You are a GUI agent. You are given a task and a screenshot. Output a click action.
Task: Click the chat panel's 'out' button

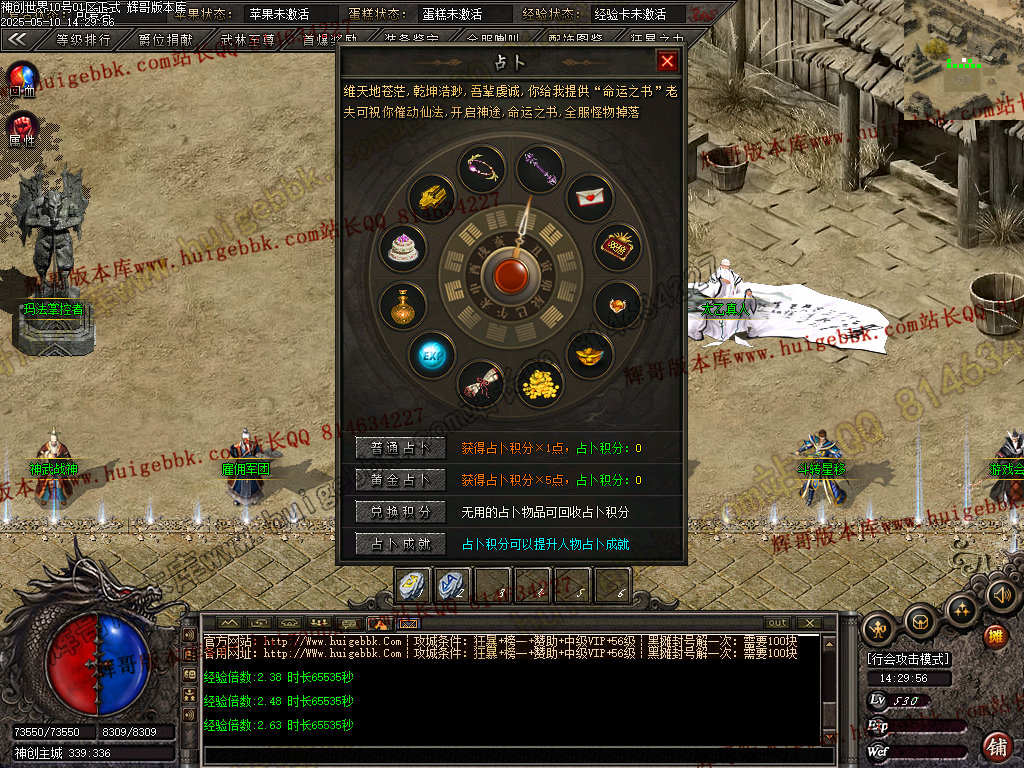pos(777,623)
